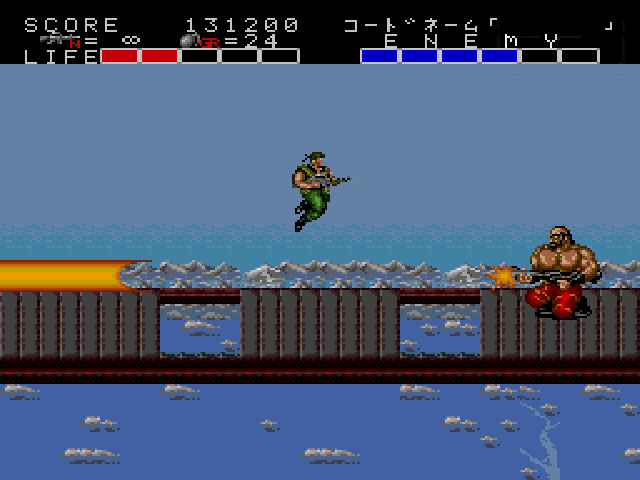Screen dimensions: 640x480
Task: Click the grenade icon in the HUD
Action: click(188, 41)
